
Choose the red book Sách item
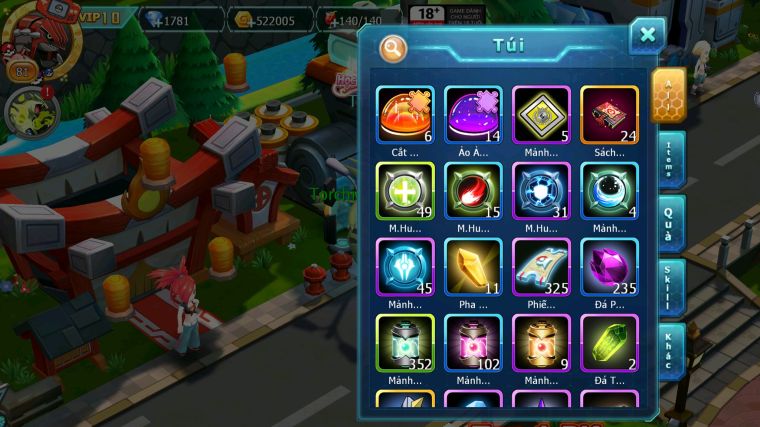[609, 115]
